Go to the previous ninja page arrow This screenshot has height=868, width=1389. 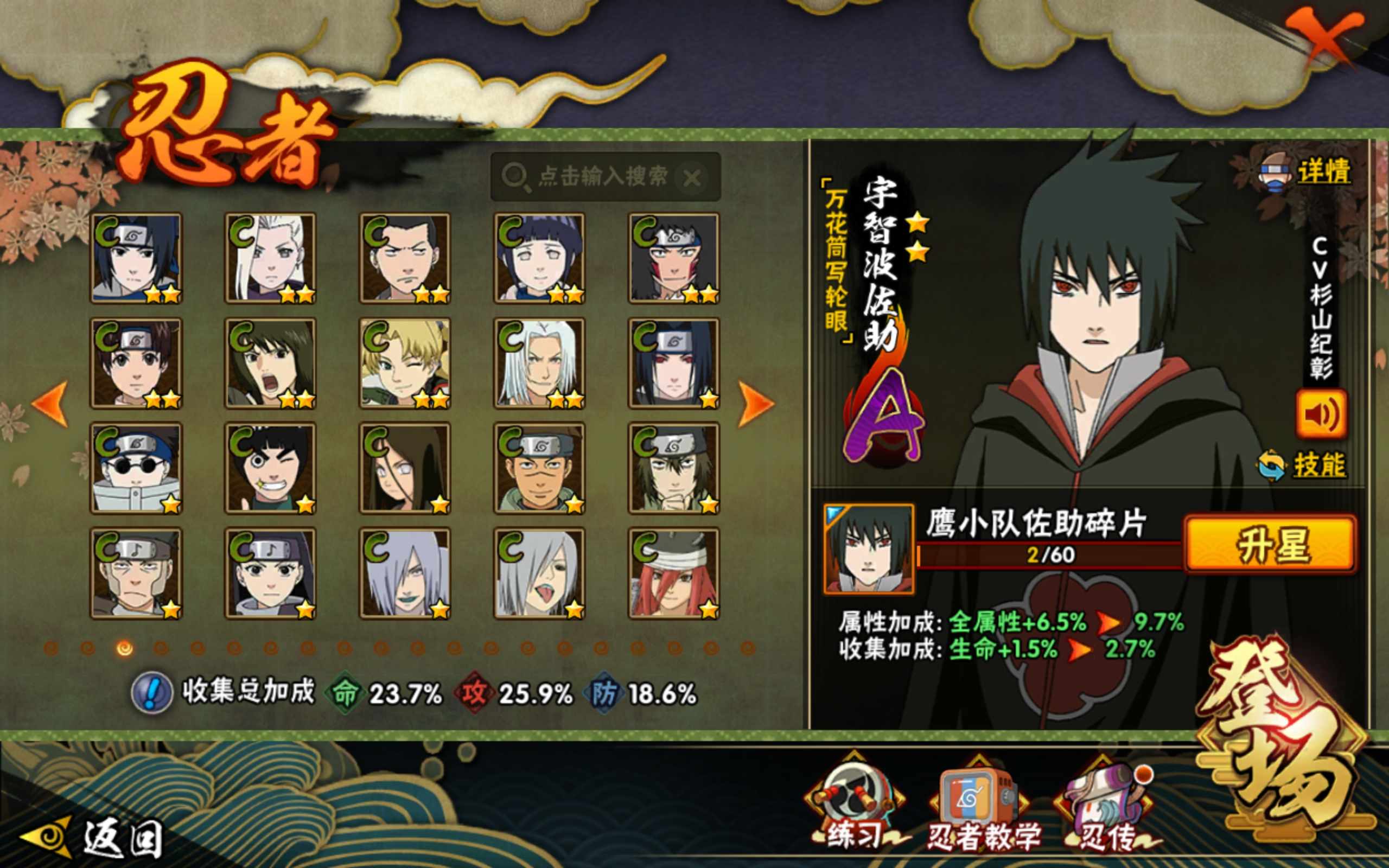(50, 403)
